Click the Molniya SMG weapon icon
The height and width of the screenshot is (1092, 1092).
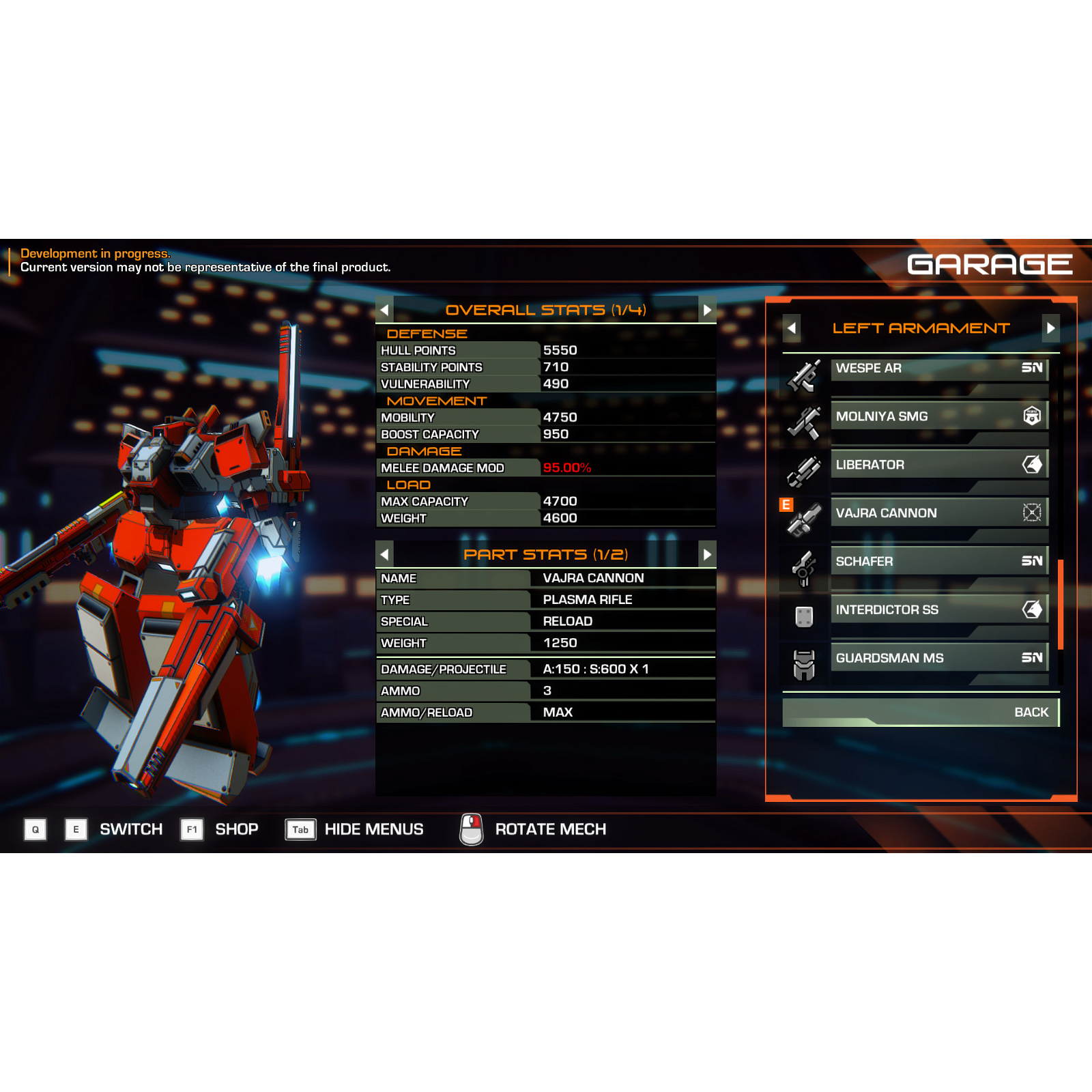point(804,420)
